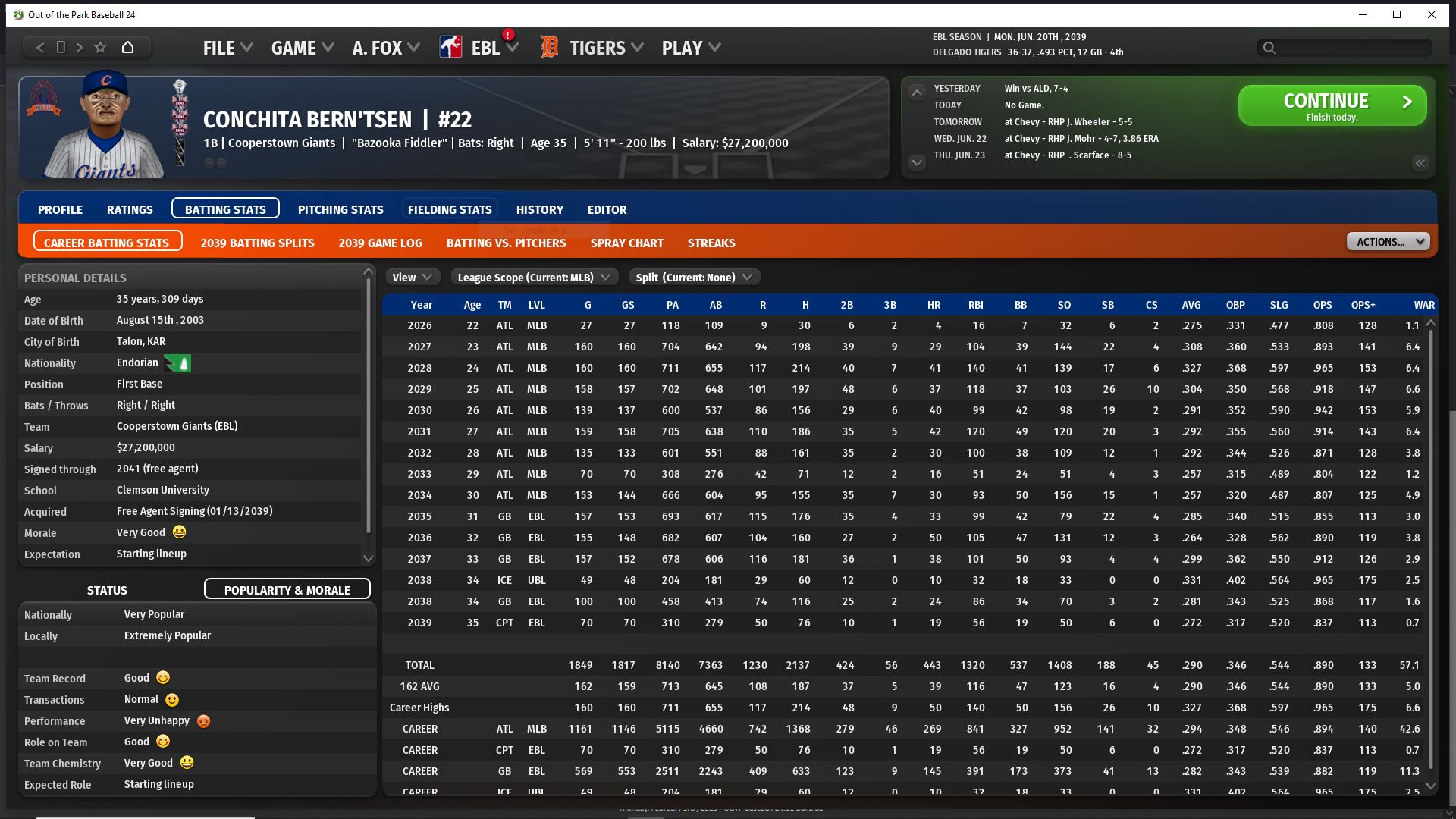Open the Fielding Stats tab
Viewport: 1456px width, 819px height.
click(x=450, y=209)
